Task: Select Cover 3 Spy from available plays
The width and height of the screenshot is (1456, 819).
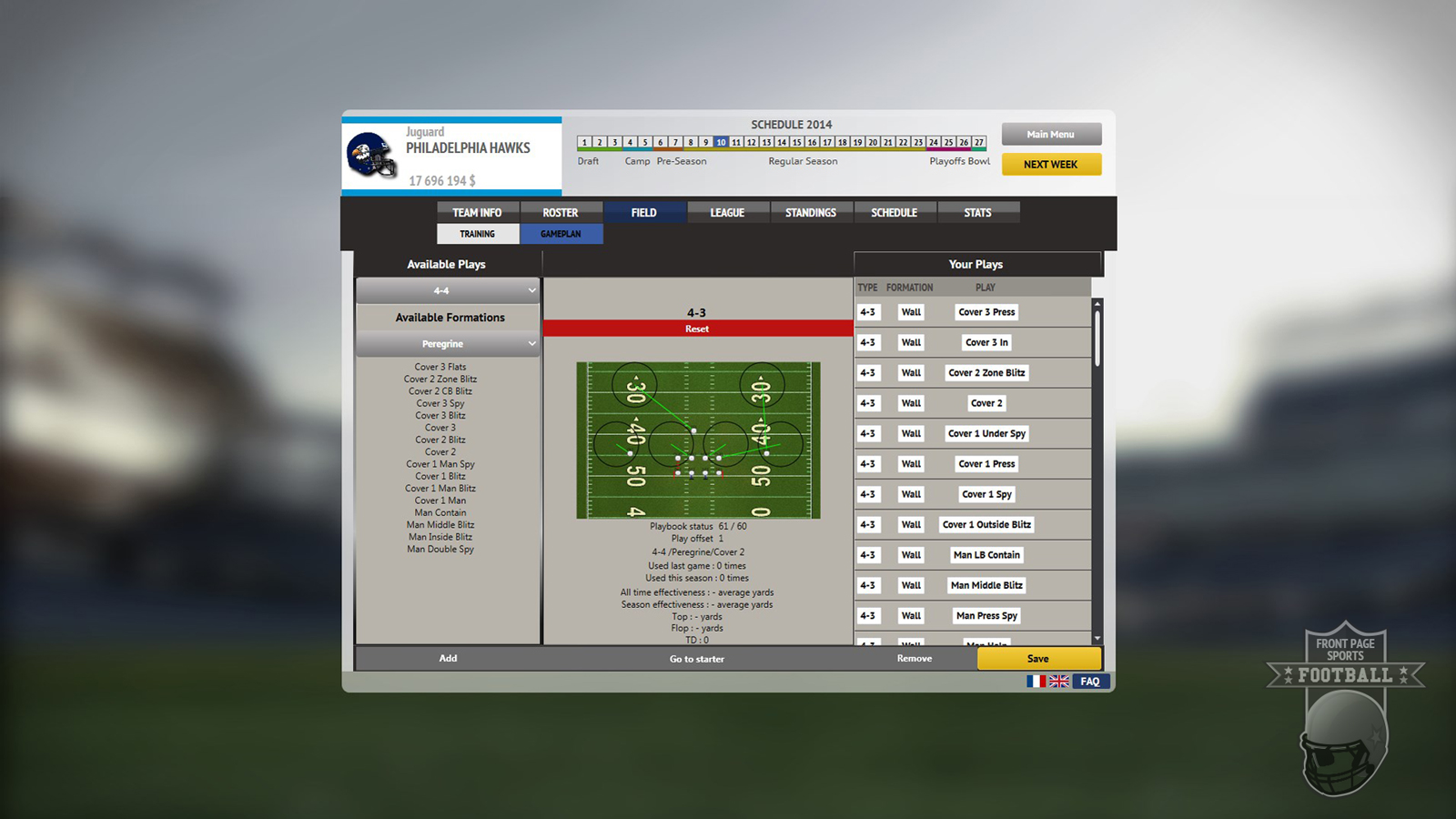Action: coord(440,403)
